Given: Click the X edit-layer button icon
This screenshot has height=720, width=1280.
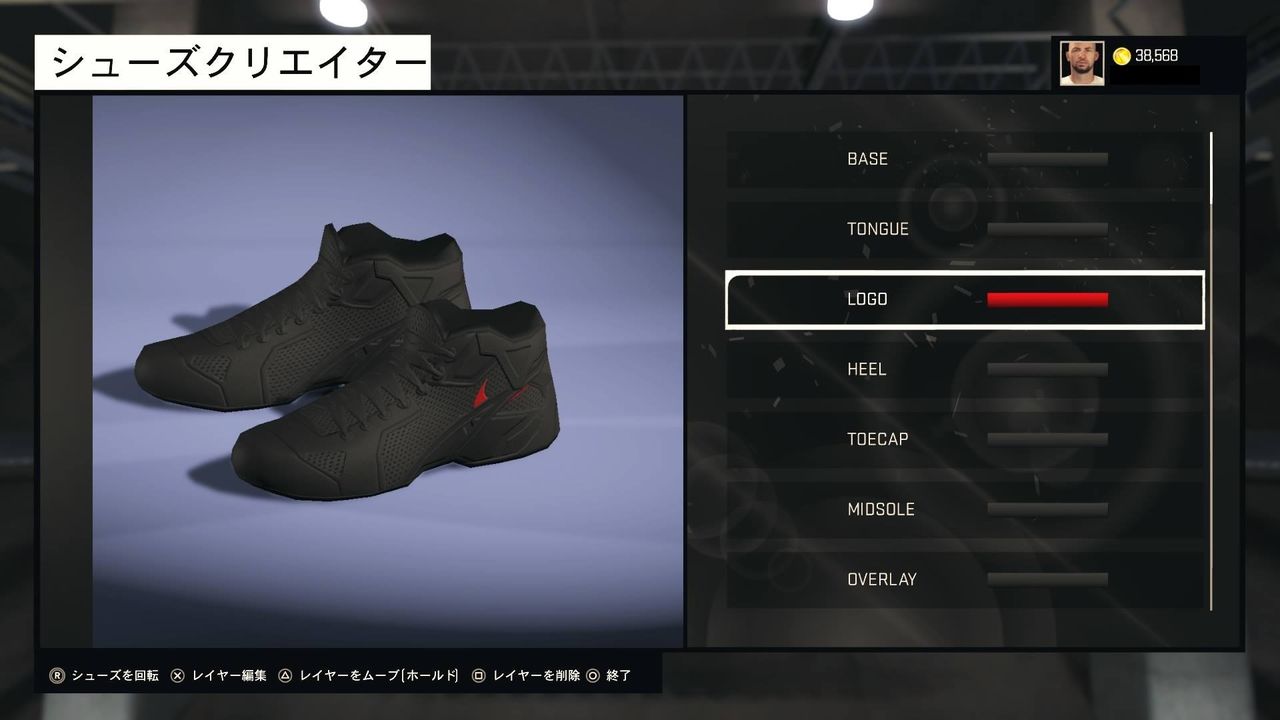Looking at the screenshot, I should pos(178,675).
